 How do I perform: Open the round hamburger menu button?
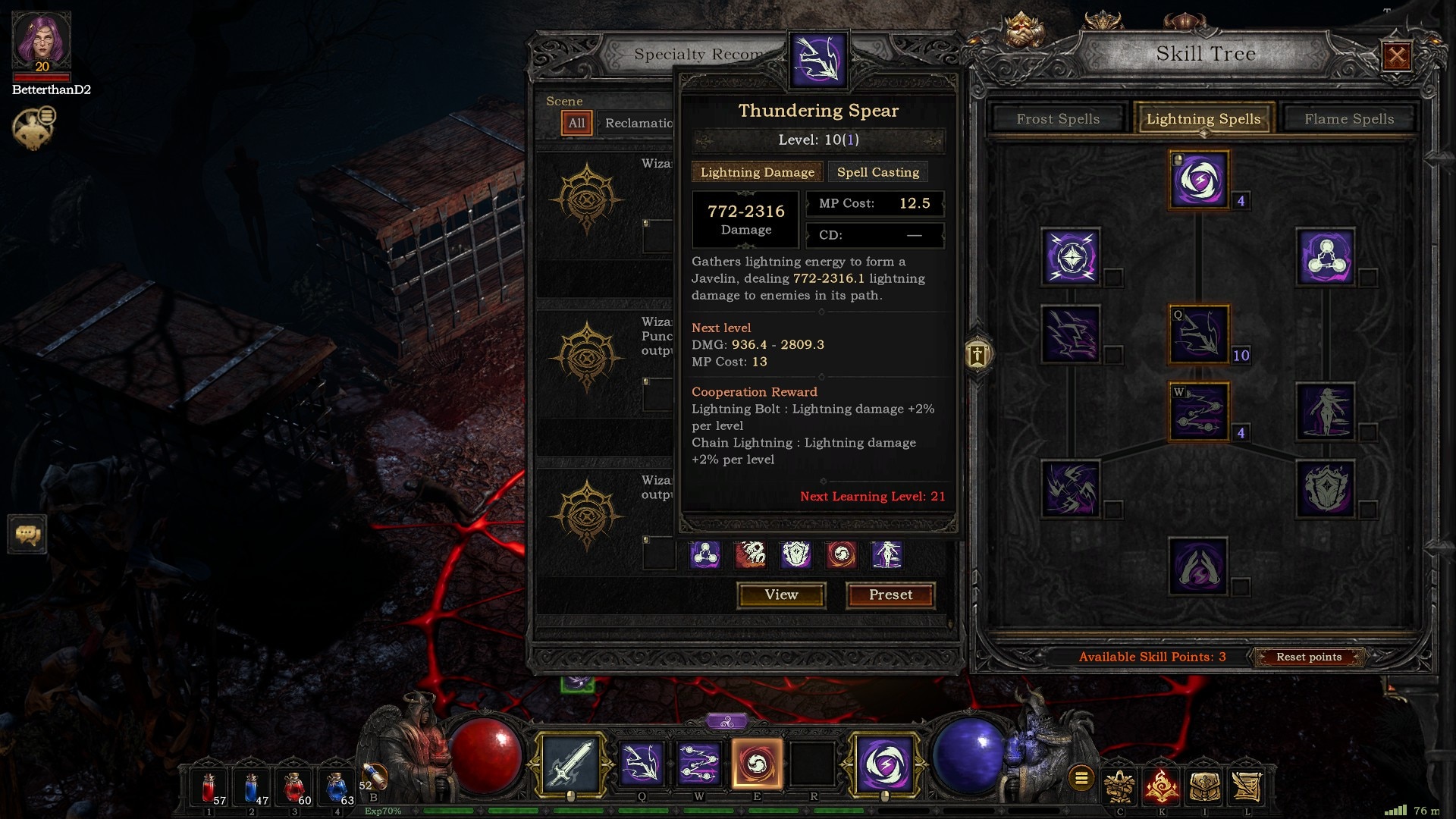(1081, 777)
